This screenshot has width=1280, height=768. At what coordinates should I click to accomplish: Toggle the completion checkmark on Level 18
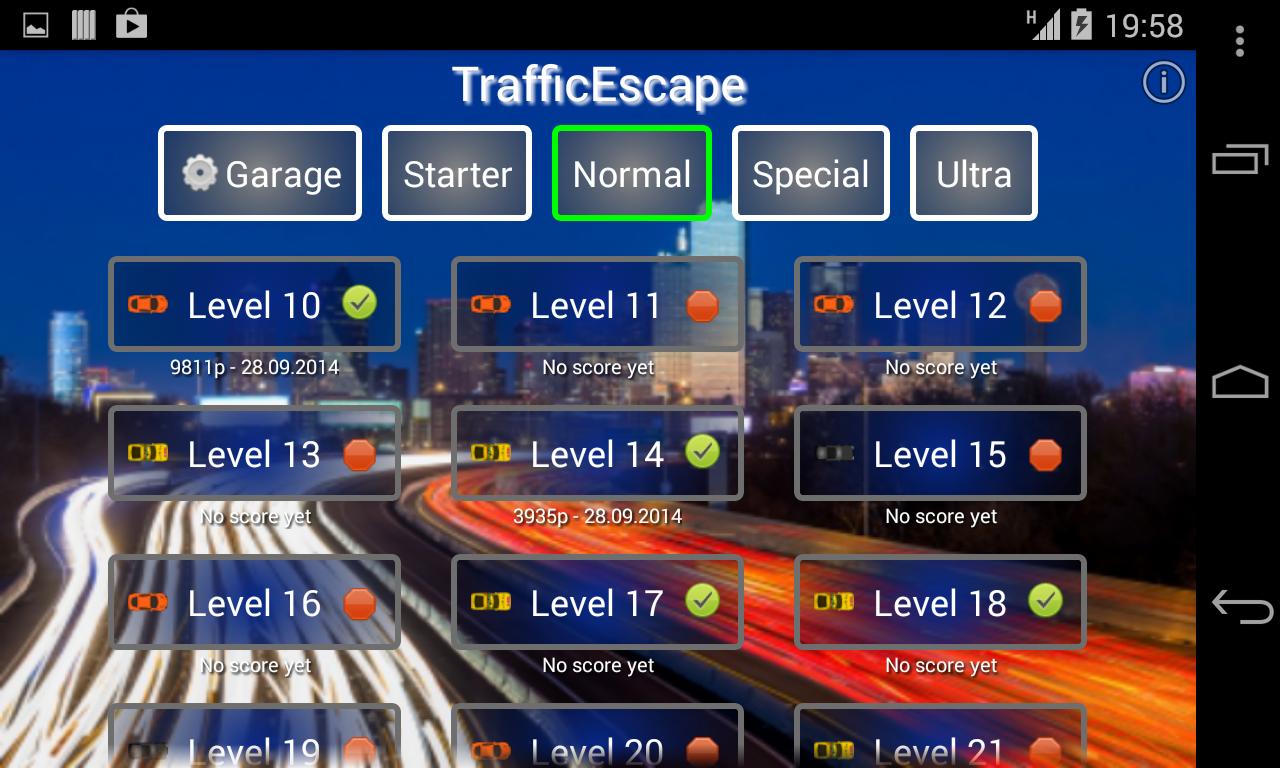pos(1047,601)
